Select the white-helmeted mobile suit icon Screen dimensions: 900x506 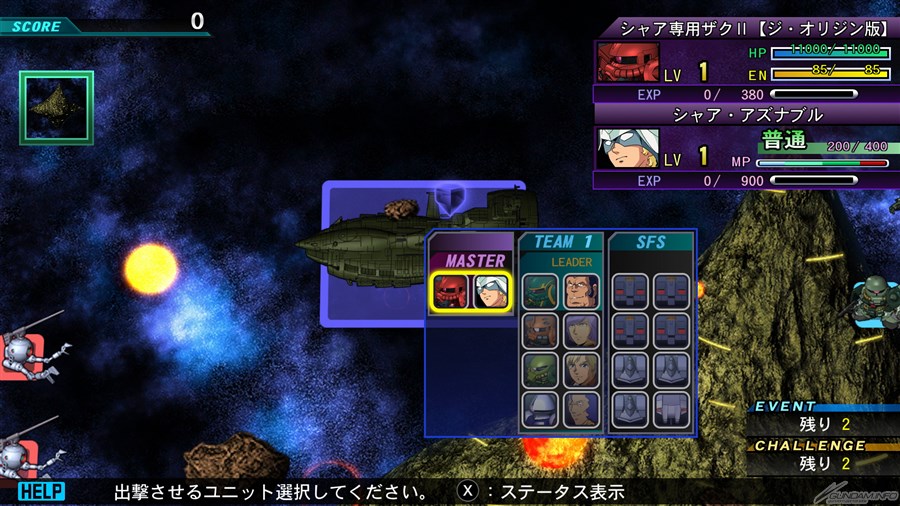[540, 409]
